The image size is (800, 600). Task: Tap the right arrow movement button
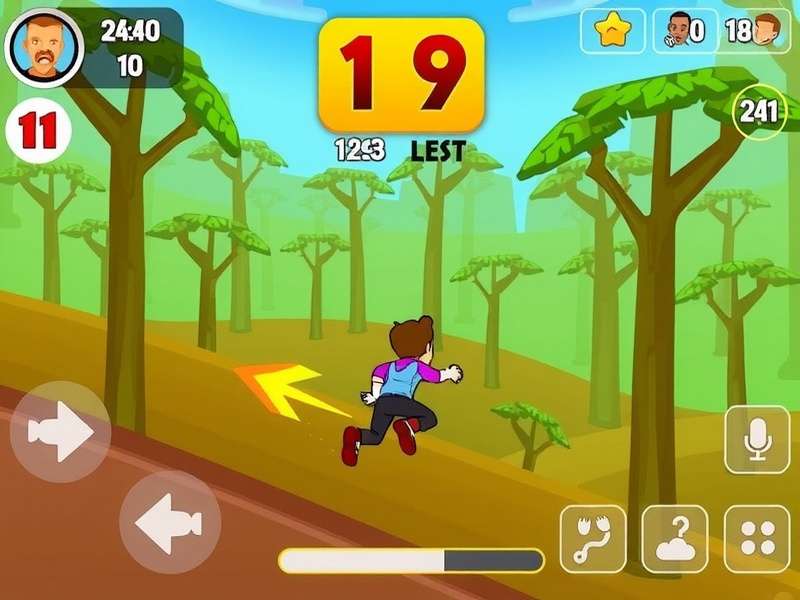60,432
